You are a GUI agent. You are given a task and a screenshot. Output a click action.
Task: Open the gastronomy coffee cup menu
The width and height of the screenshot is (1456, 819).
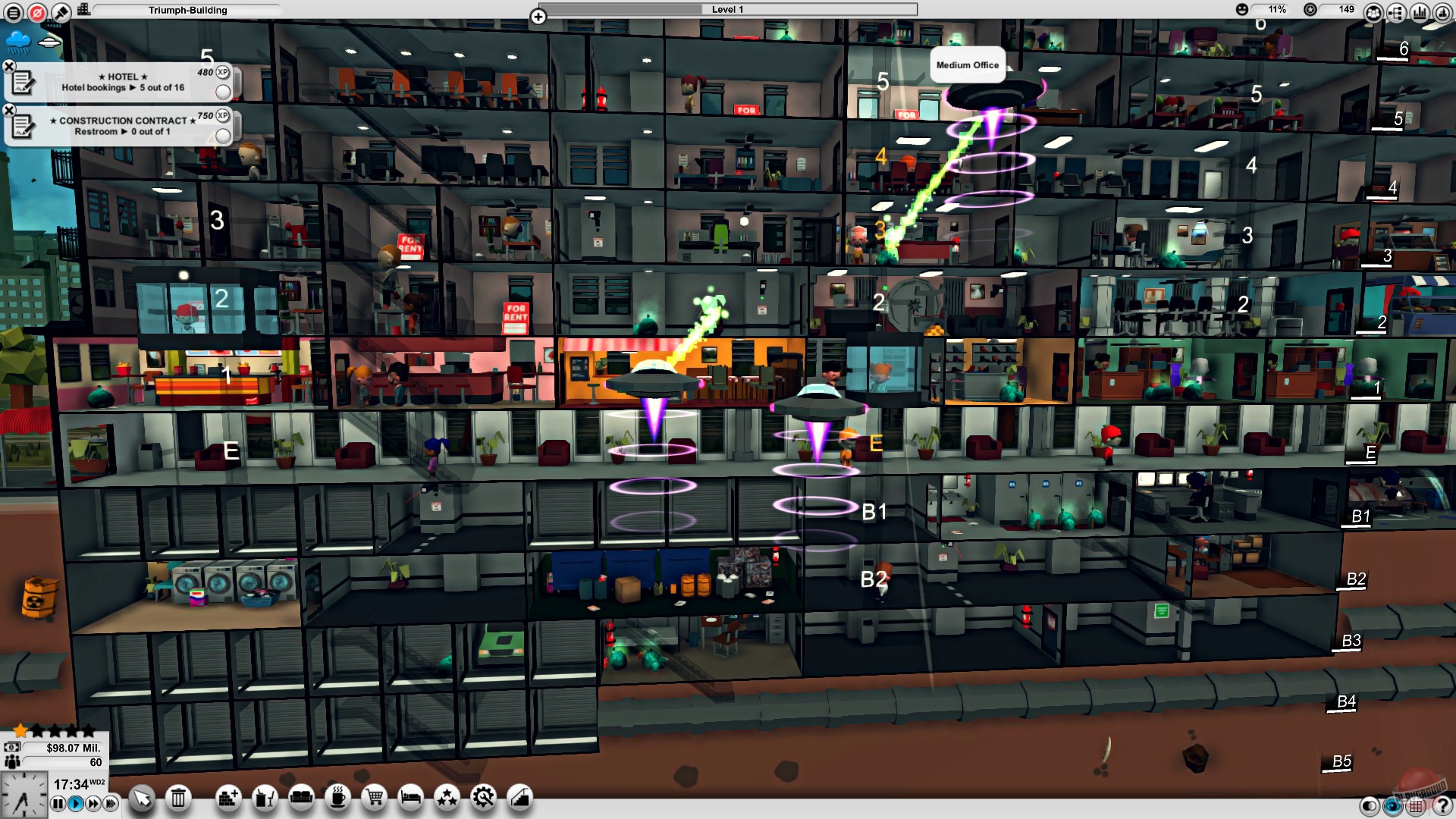click(x=337, y=797)
